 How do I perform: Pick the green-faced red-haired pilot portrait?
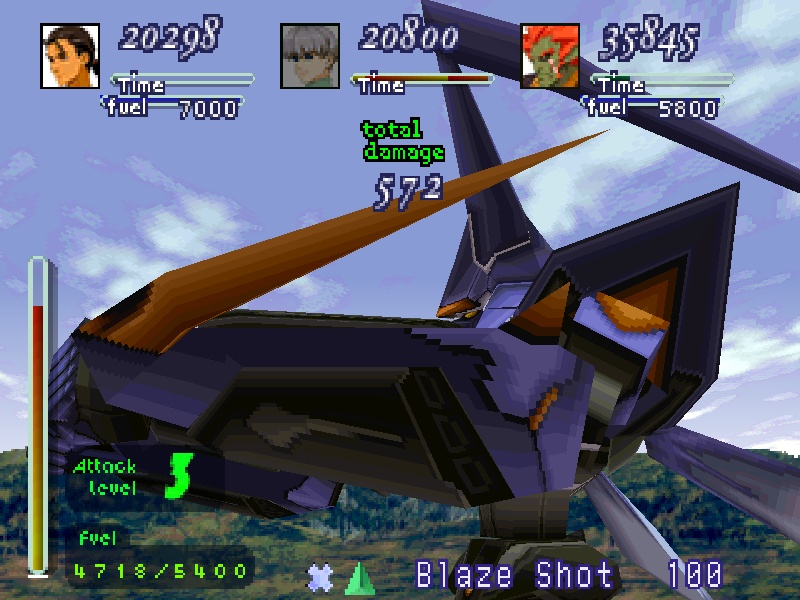[549, 54]
